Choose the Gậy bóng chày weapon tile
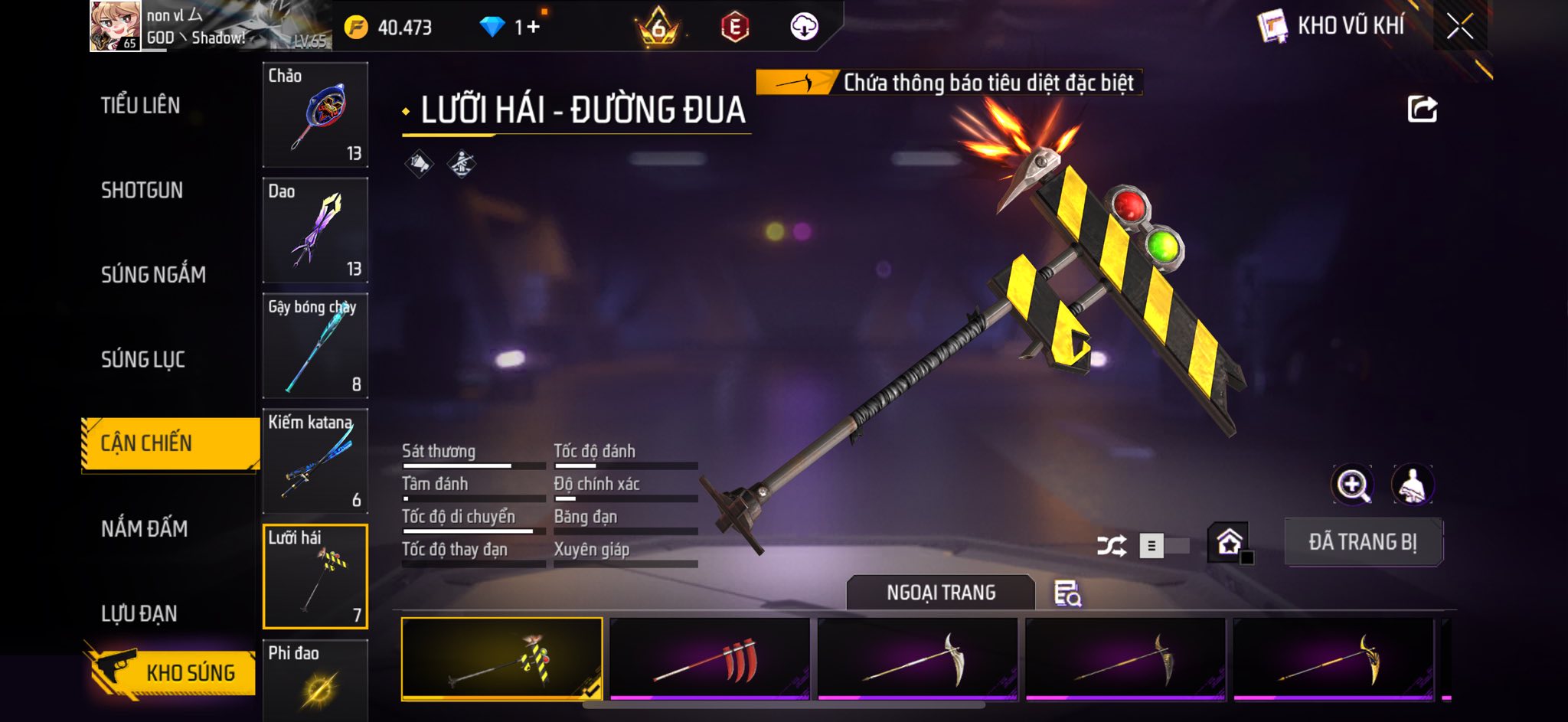Image resolution: width=1568 pixels, height=722 pixels. click(x=315, y=346)
